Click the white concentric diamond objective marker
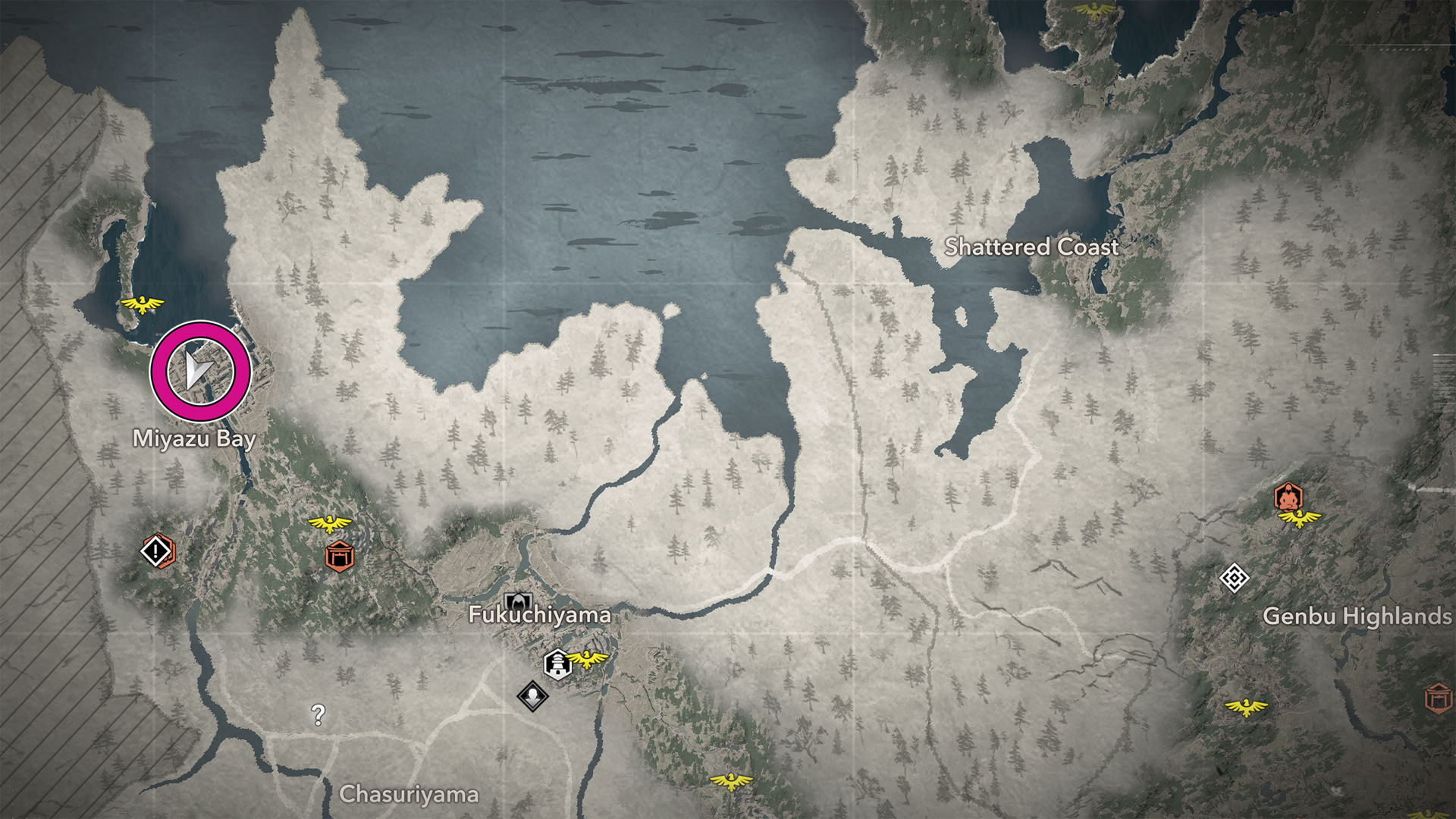1456x819 pixels. [x=1234, y=579]
